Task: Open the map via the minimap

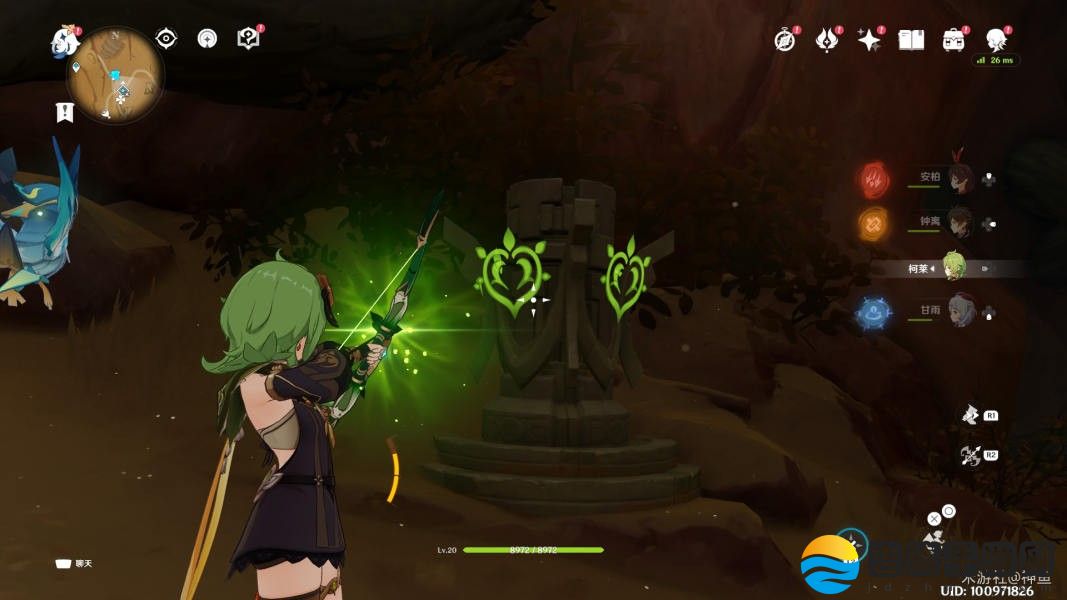Action: click(x=115, y=74)
